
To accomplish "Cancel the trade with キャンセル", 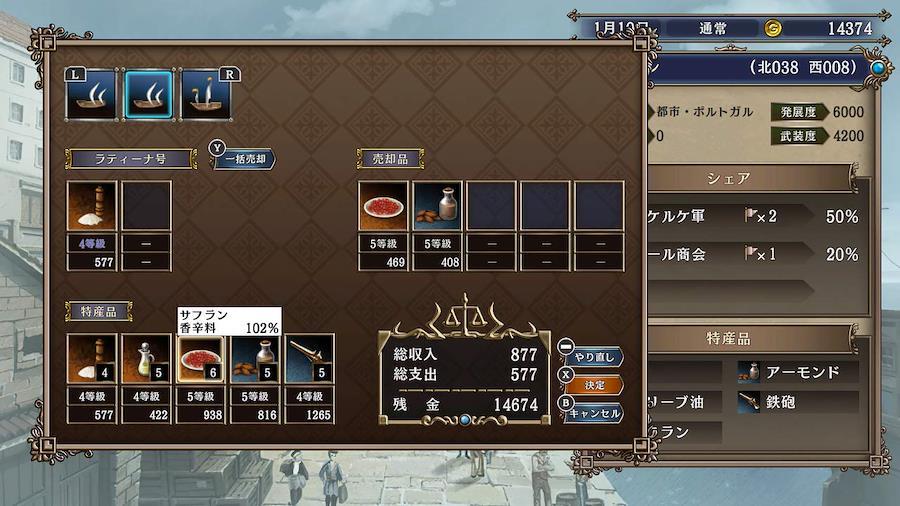I will pos(596,412).
